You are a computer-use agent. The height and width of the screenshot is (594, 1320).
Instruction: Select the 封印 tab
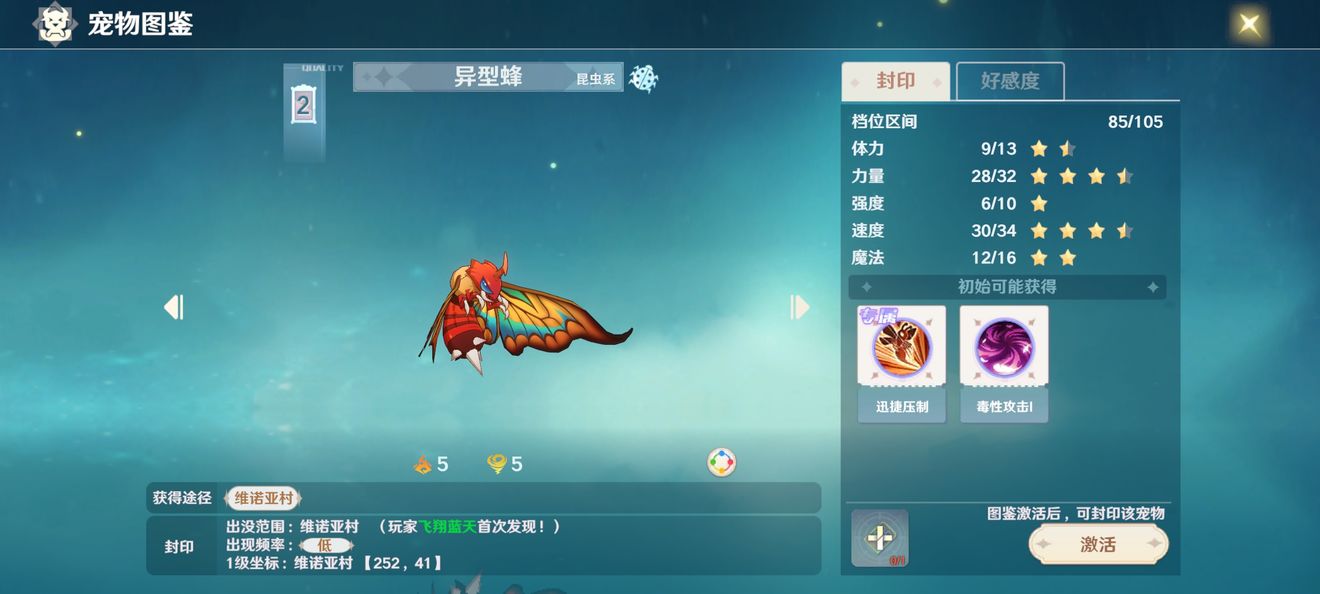pyautogui.click(x=895, y=81)
